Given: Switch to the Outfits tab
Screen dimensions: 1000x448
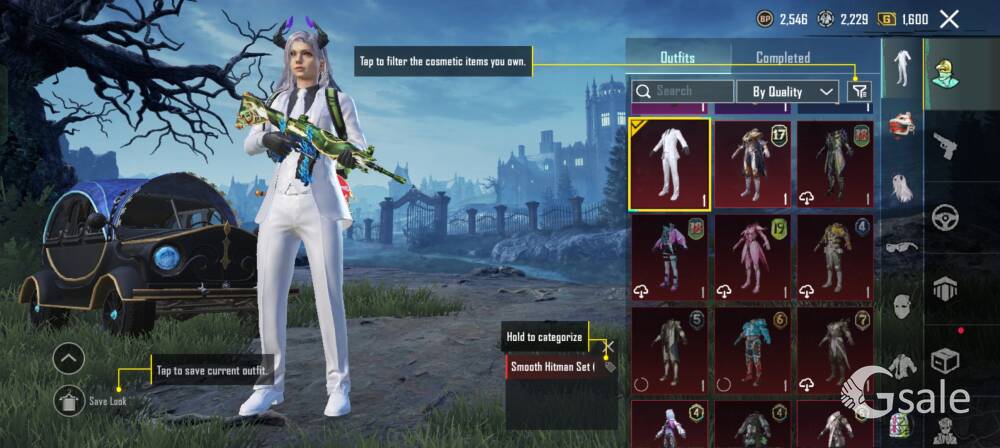Looking at the screenshot, I should point(677,58).
